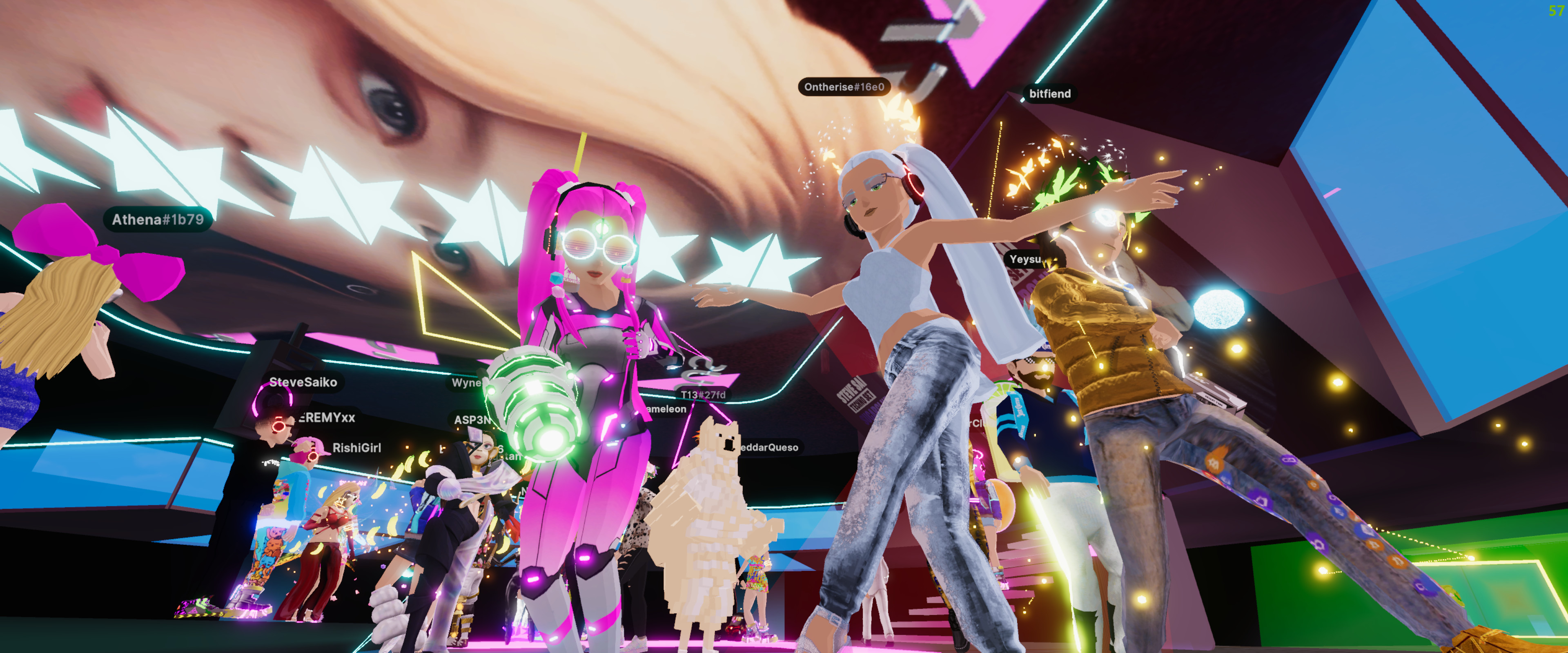The image size is (1568, 653).
Task: Select the SteveSaiko name tag
Action: click(303, 382)
